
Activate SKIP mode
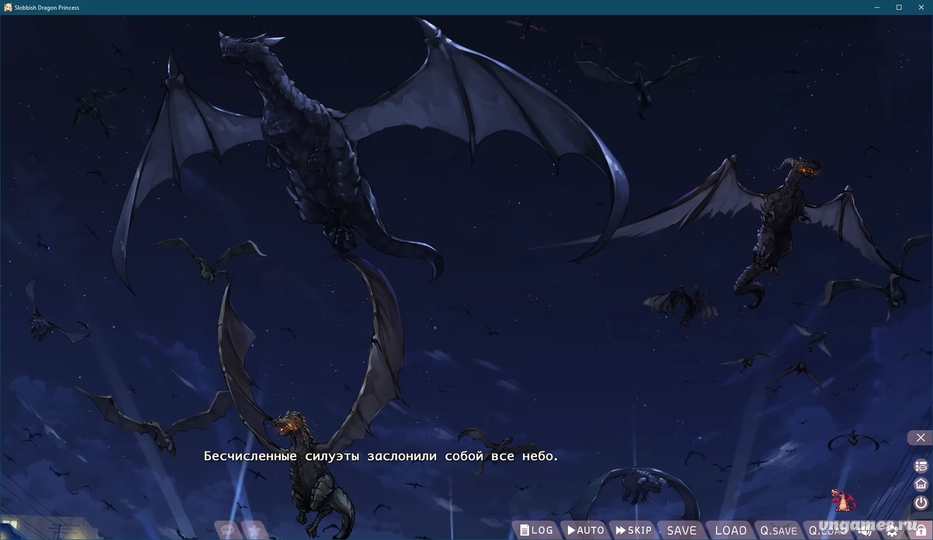tap(634, 530)
